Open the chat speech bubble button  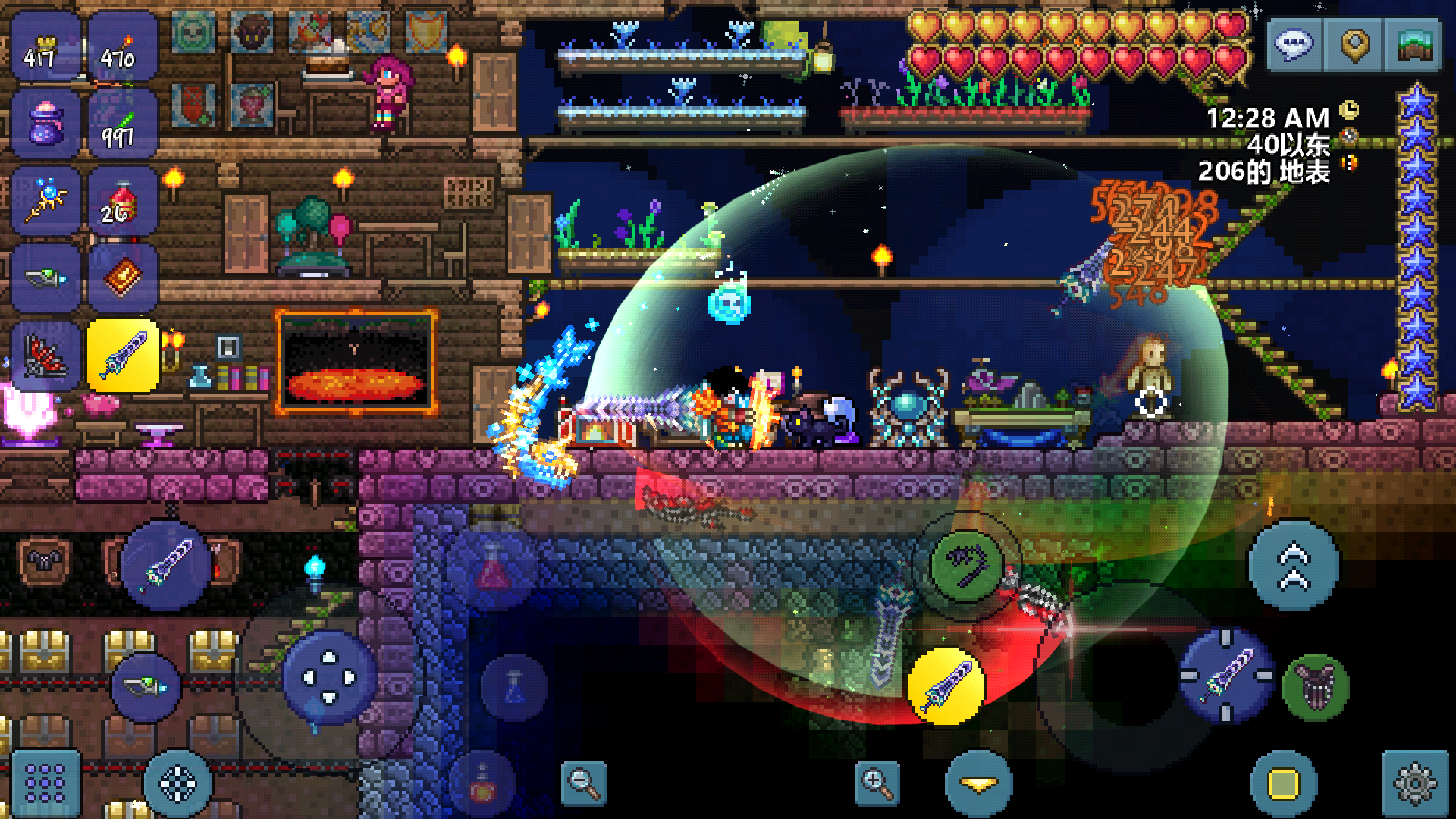point(1294,45)
